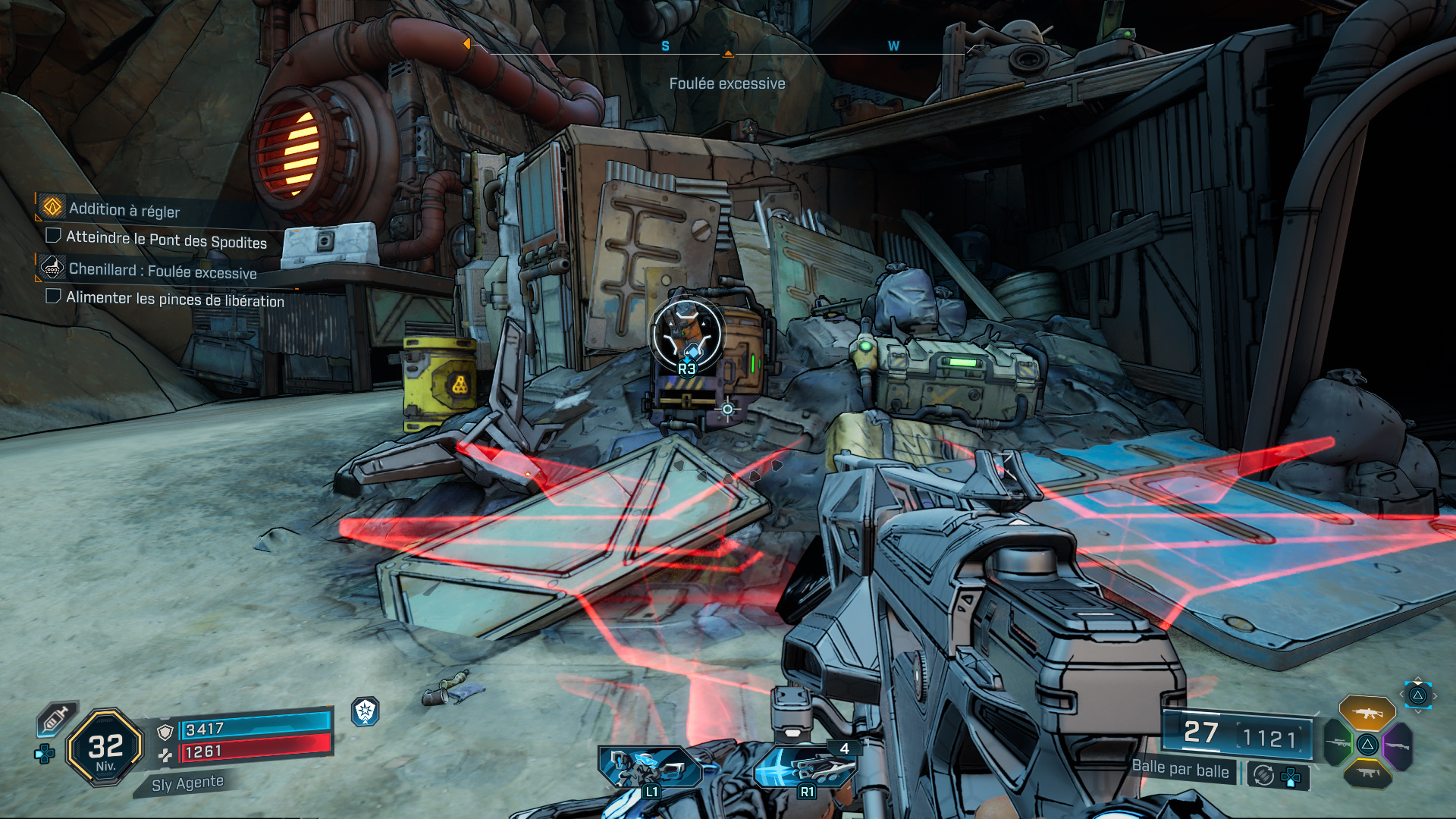1456x819 pixels.
Task: Click the S direction label on the compass
Action: pyautogui.click(x=665, y=46)
